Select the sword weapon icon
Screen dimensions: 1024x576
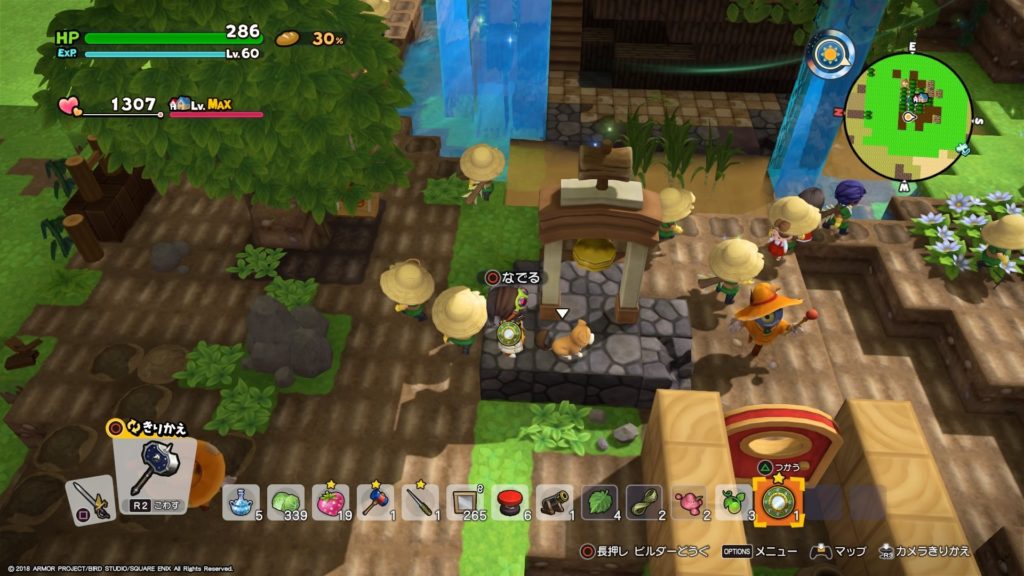tap(88, 498)
